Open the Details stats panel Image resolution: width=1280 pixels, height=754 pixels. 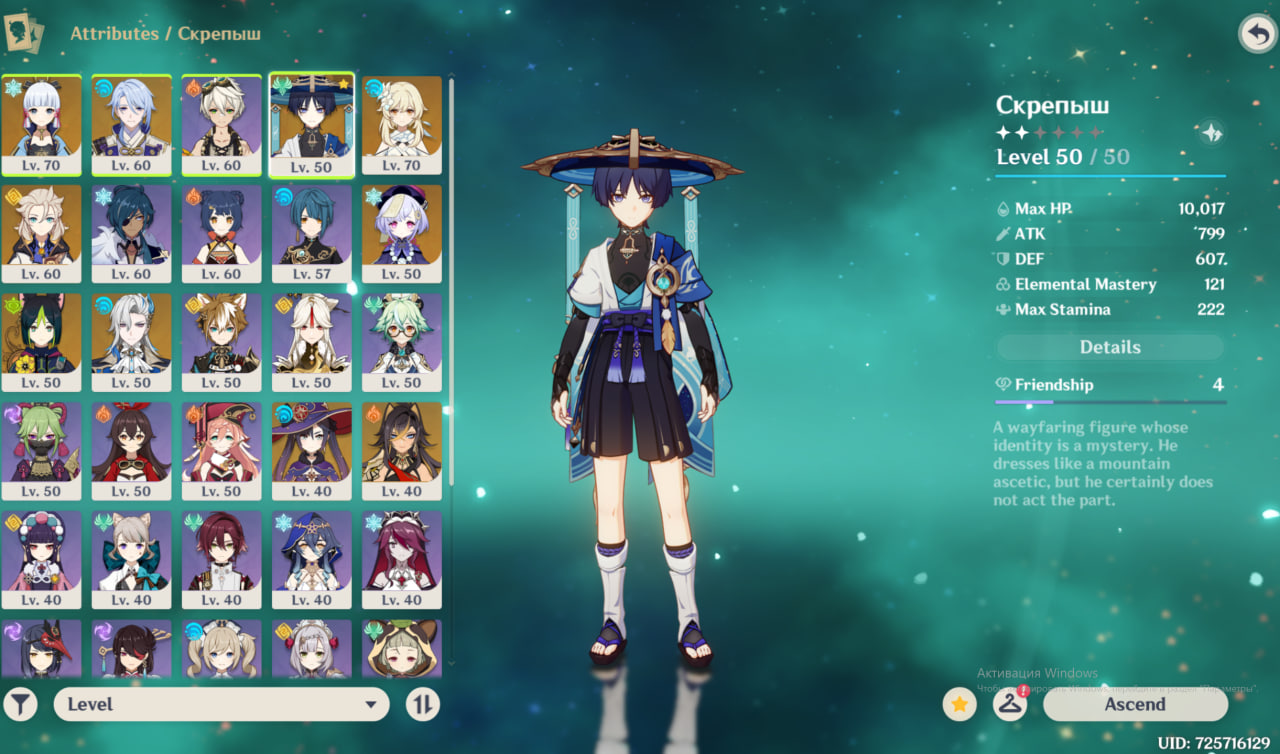click(1110, 347)
